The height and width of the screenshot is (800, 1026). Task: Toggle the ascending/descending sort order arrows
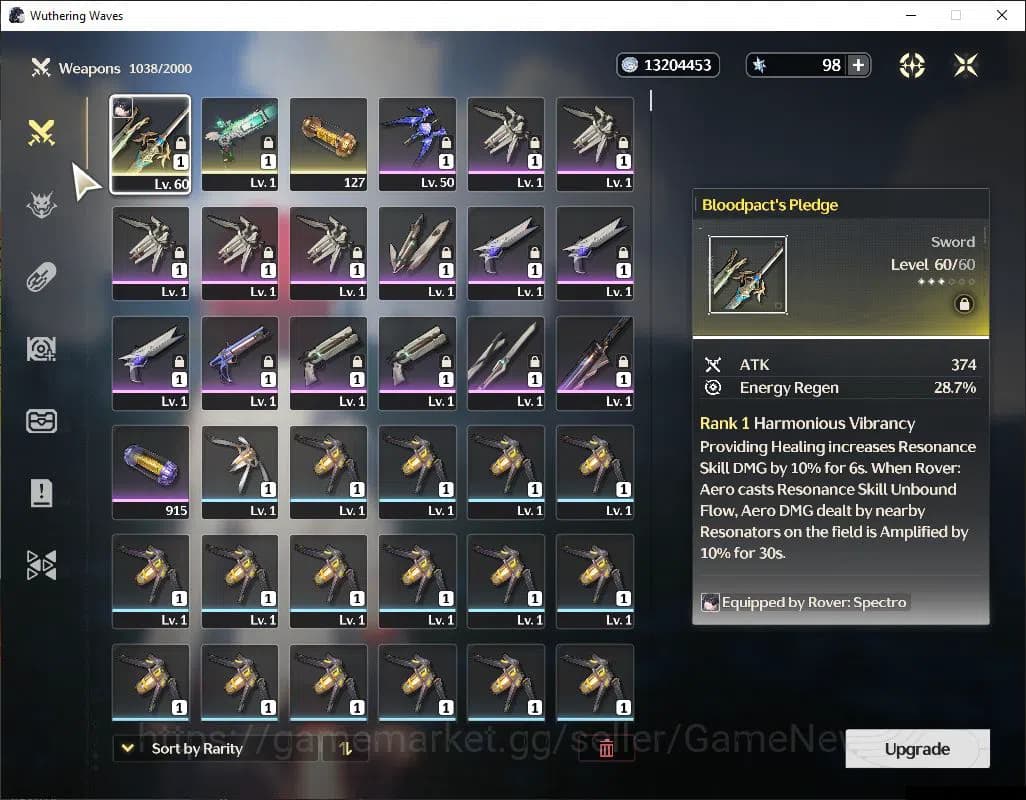point(346,748)
